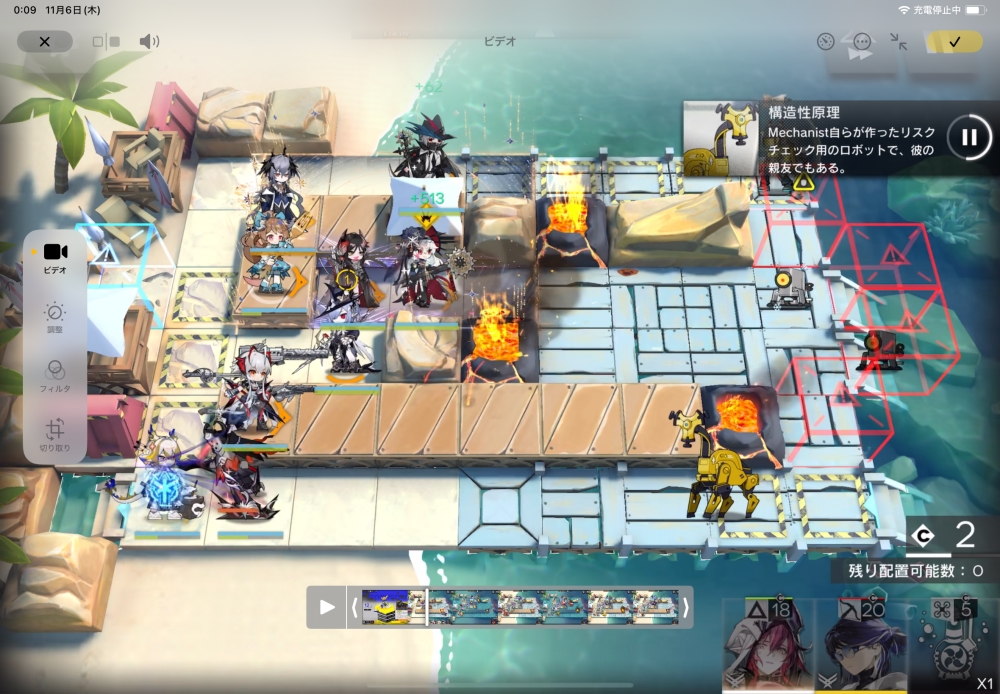
Task: Toggle the speaker audio icon
Action: [x=149, y=42]
